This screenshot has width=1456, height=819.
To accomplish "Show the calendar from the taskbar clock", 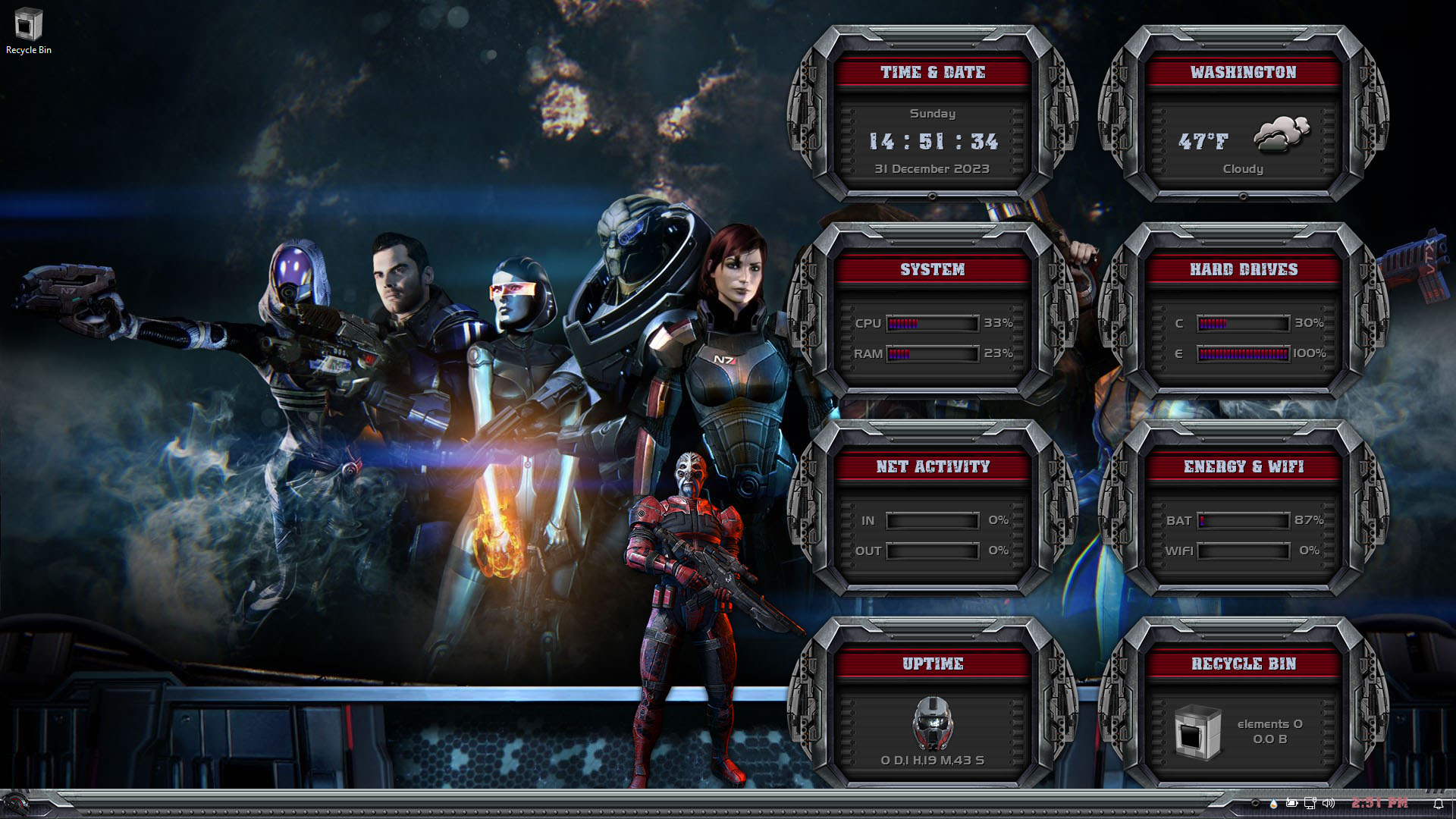I will (1379, 803).
